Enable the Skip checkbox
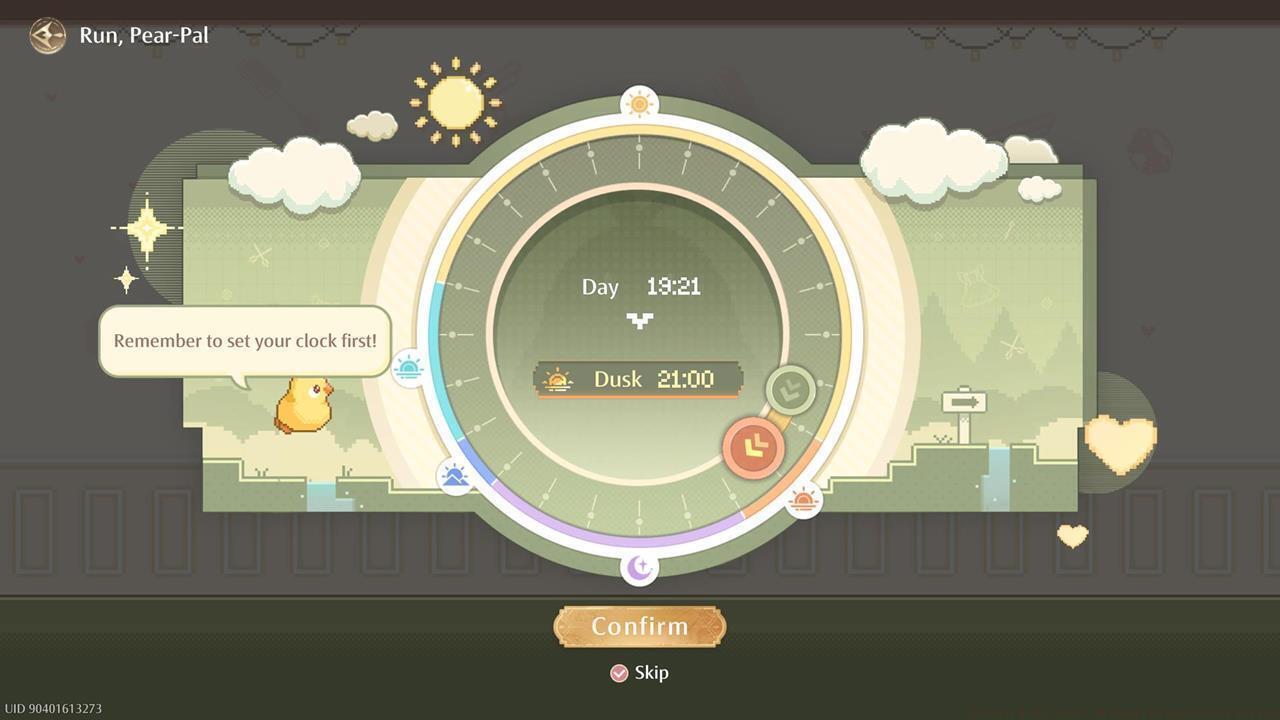This screenshot has height=720, width=1280. (617, 672)
